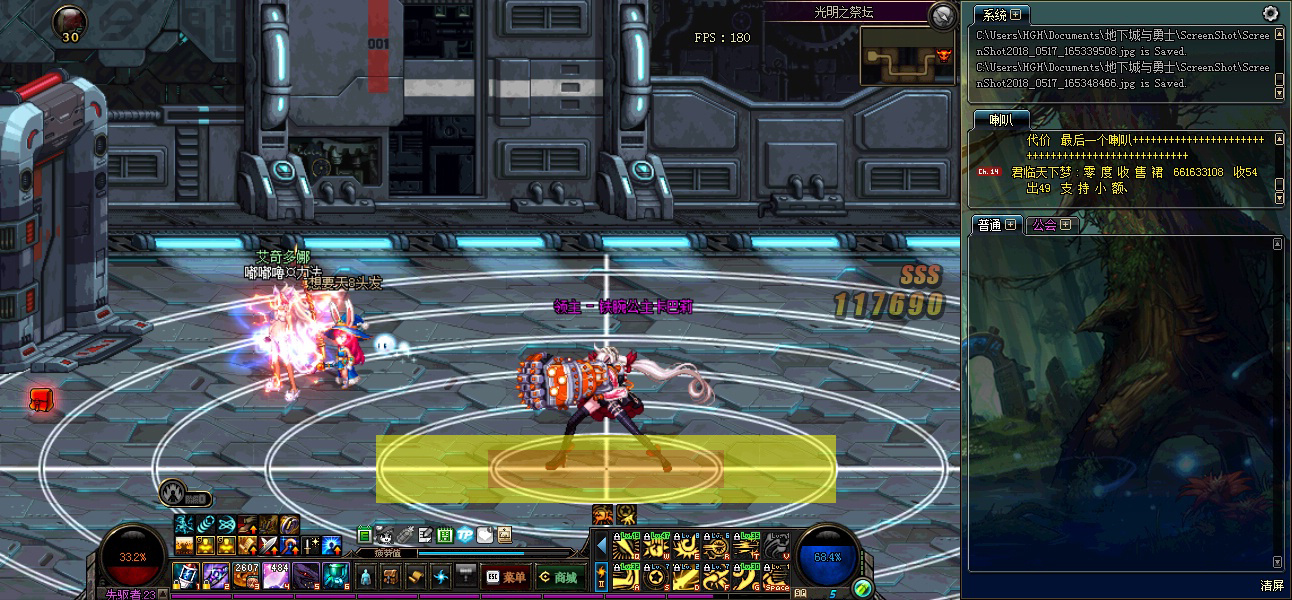
Task: Open the blue TP icon
Action: 465,535
